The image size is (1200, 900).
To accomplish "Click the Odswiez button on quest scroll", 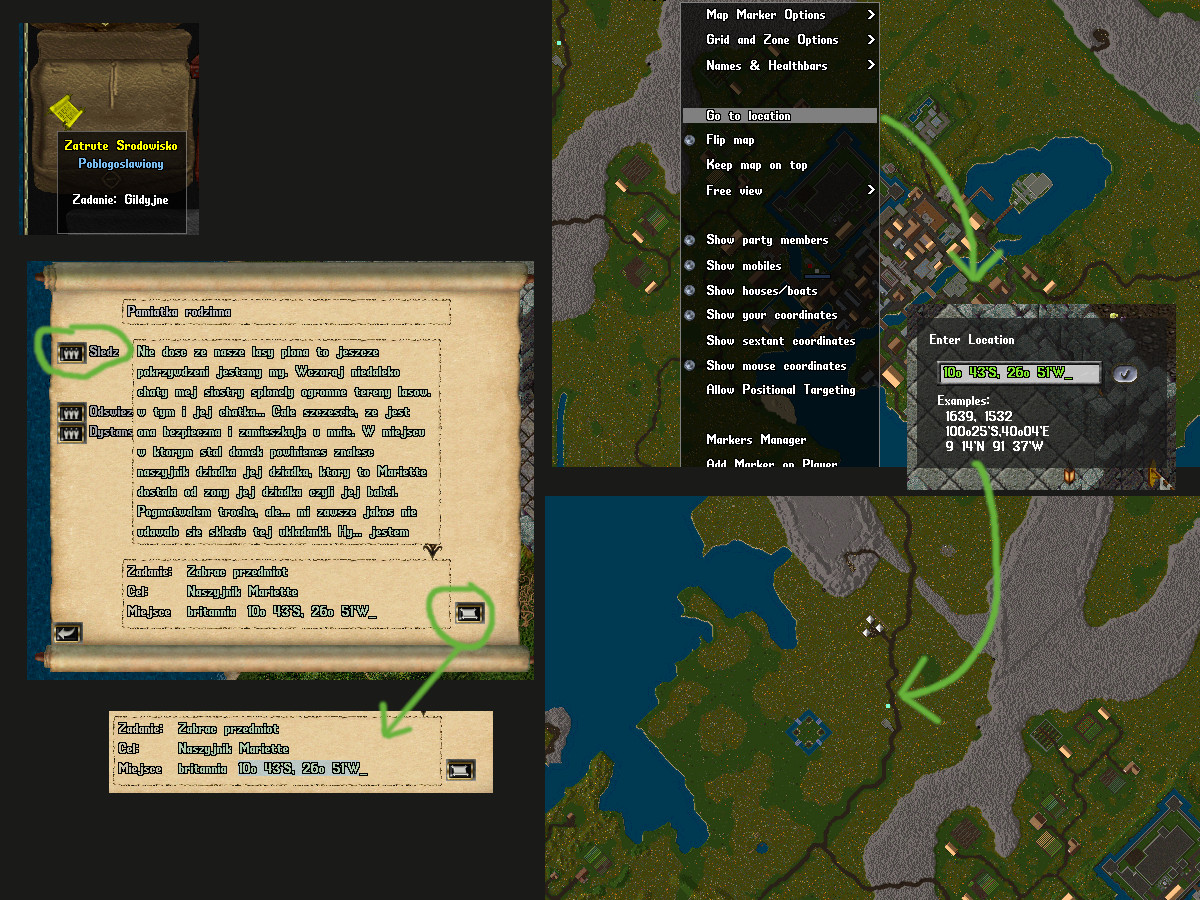I will point(71,412).
